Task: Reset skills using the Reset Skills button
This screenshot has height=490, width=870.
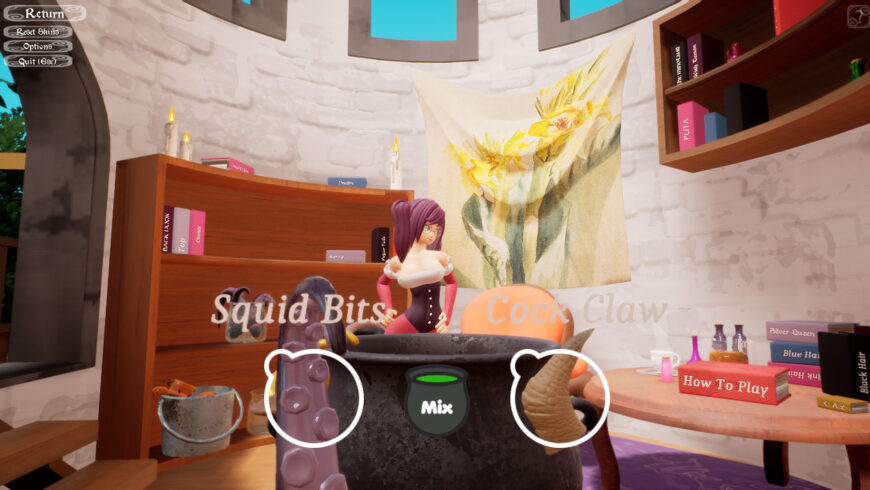Action: [38, 31]
